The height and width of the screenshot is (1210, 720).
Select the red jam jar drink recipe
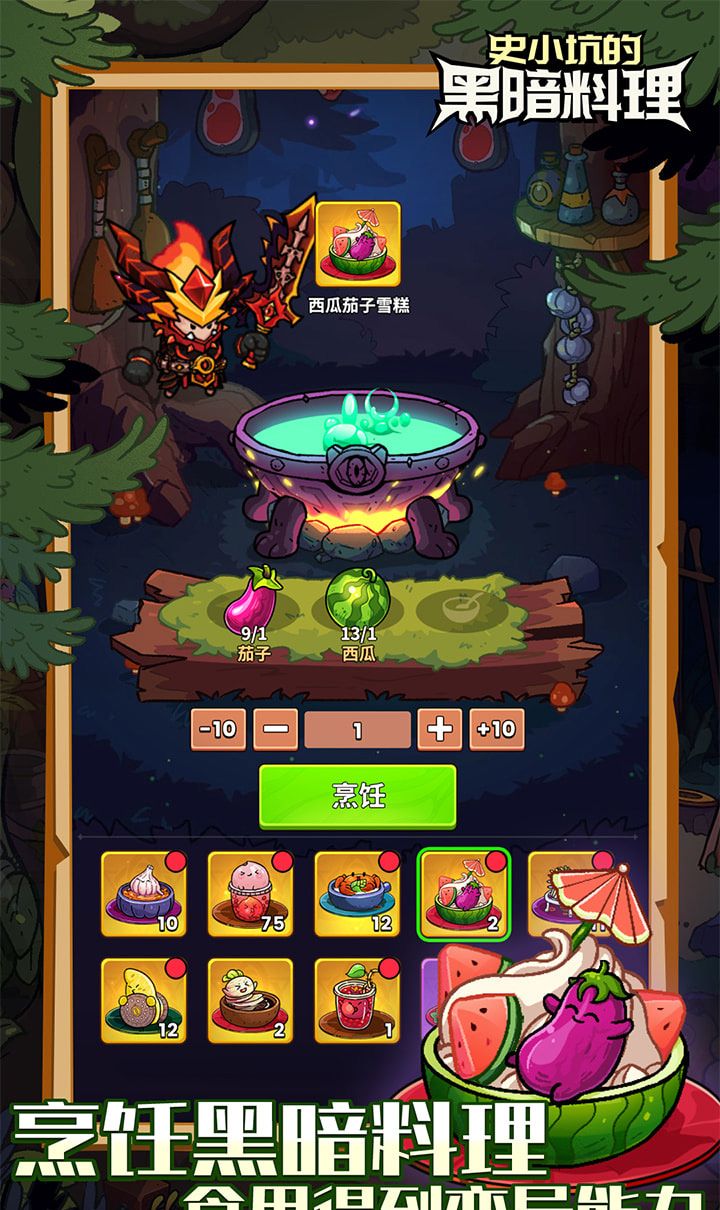tap(357, 1001)
